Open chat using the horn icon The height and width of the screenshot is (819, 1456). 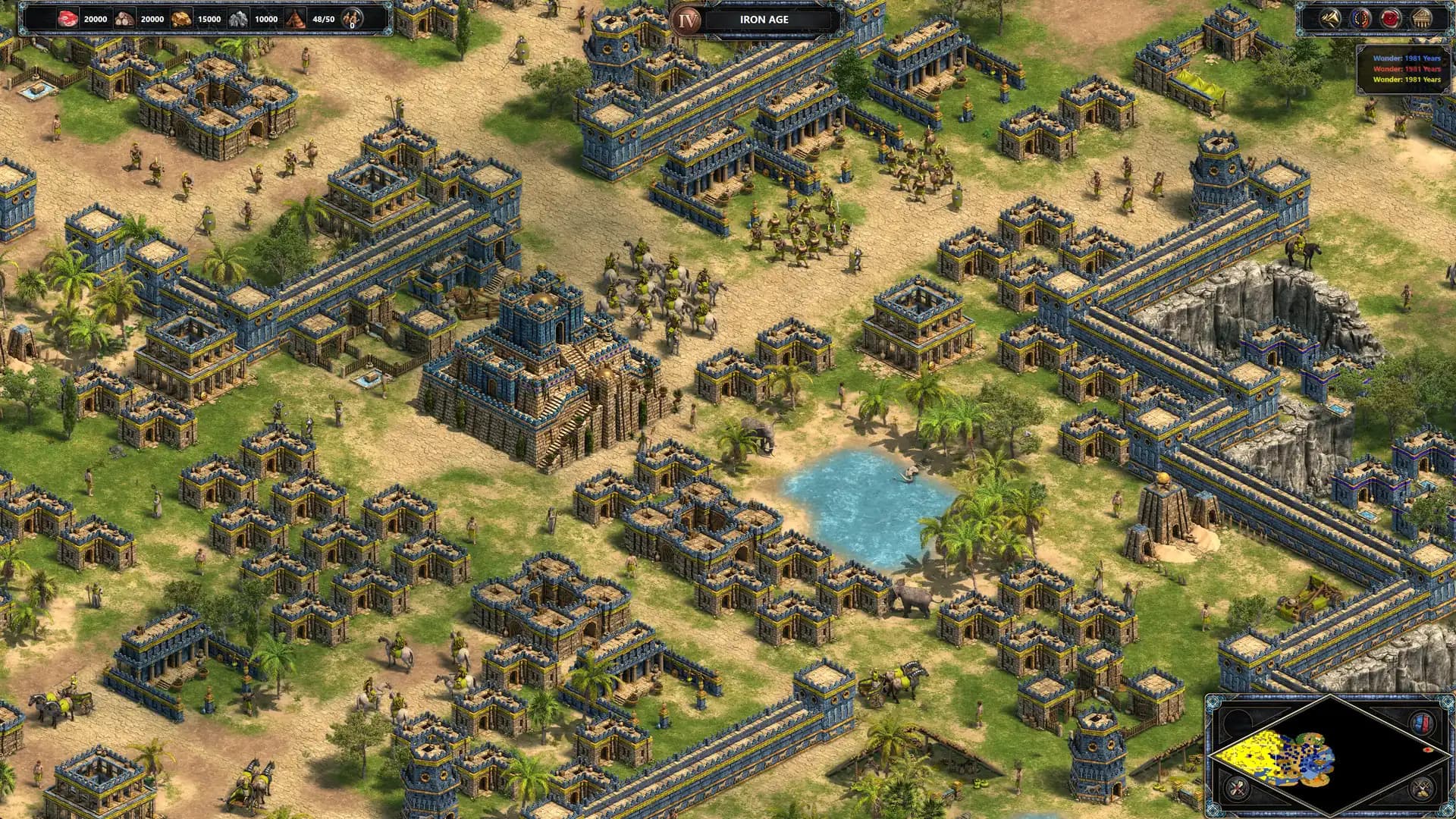1329,18
